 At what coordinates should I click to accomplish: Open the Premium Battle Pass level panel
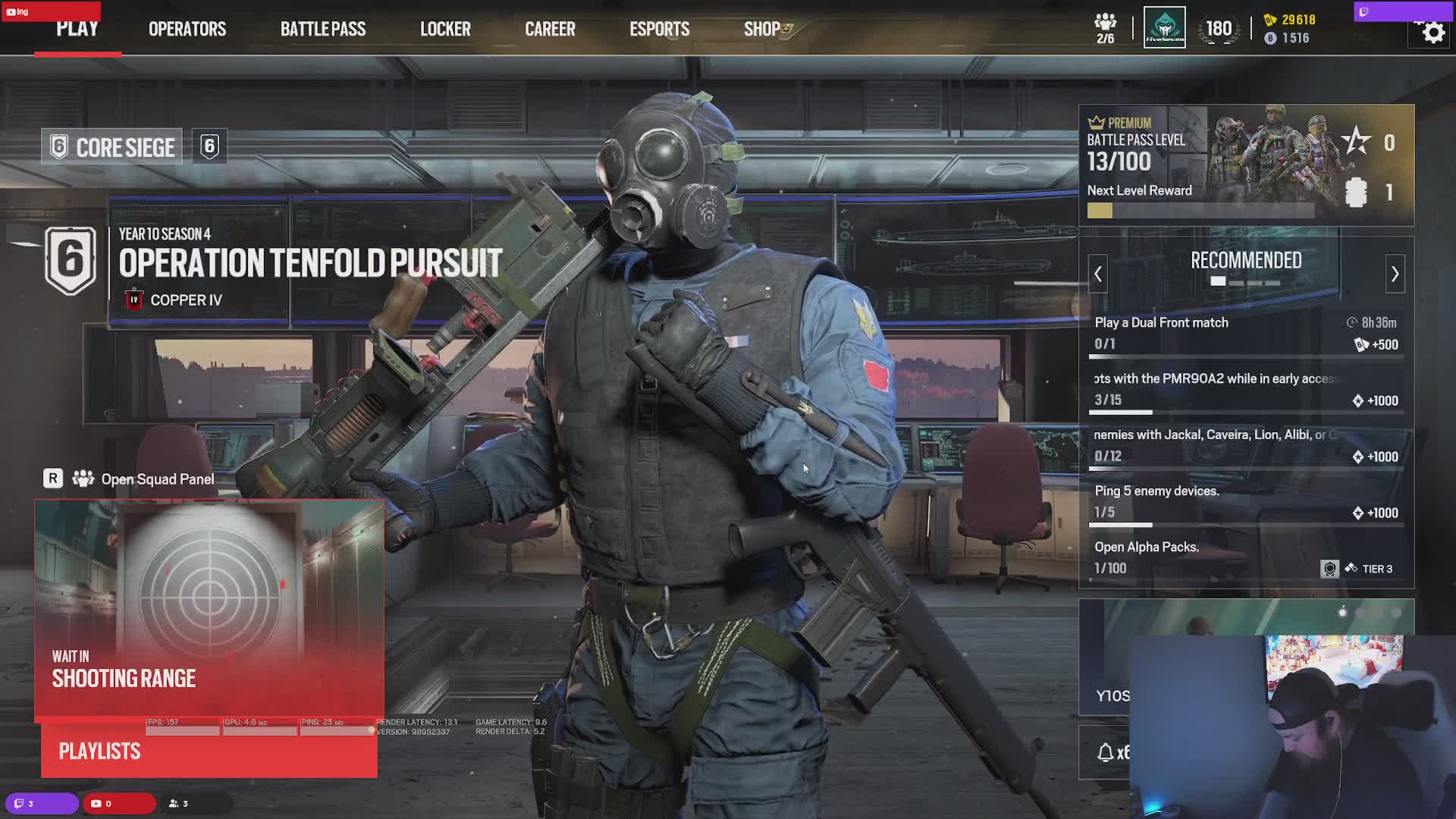coord(1246,165)
